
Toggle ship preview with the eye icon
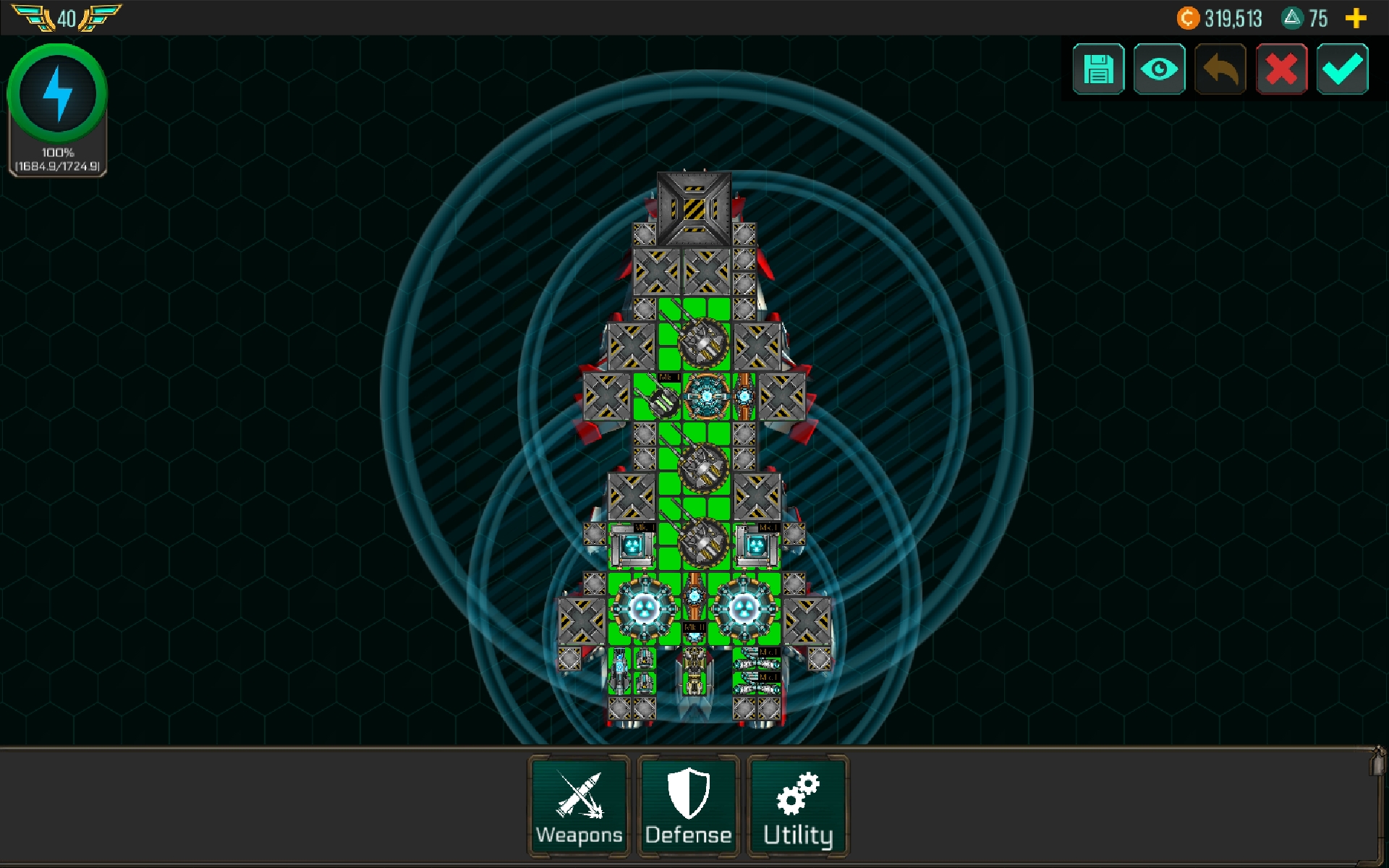1160,69
